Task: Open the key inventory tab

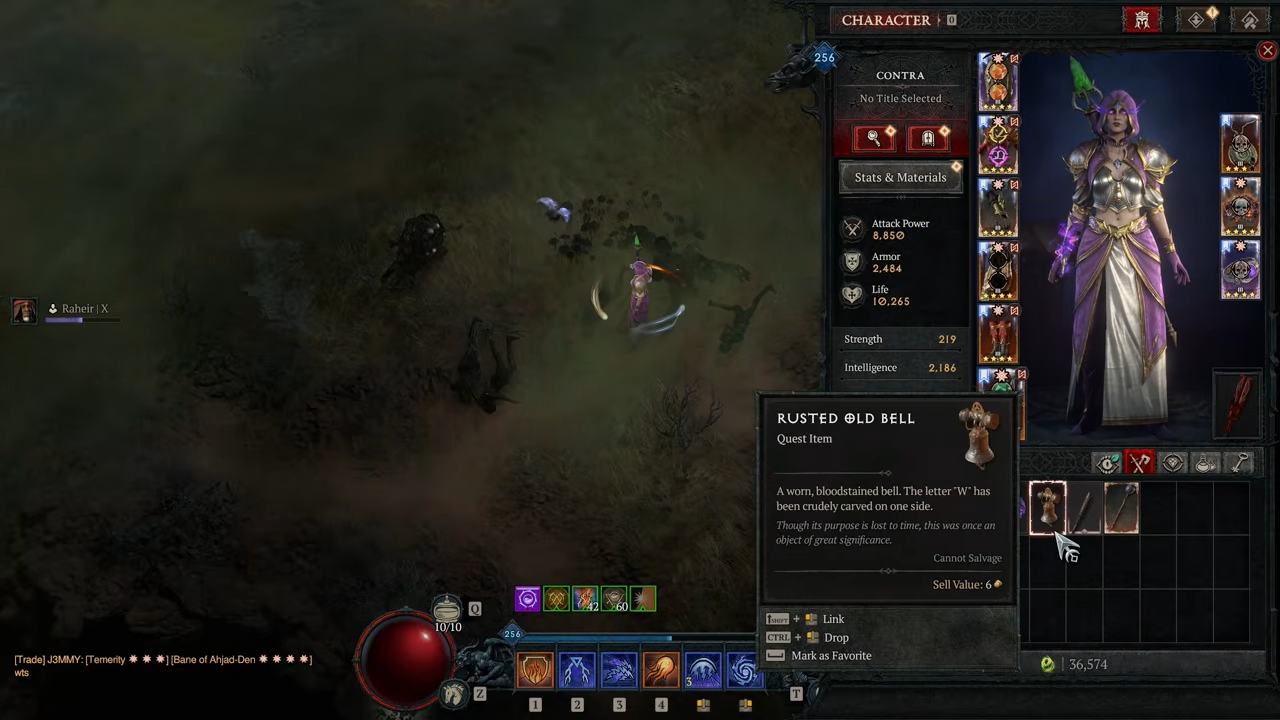Action: point(1239,463)
